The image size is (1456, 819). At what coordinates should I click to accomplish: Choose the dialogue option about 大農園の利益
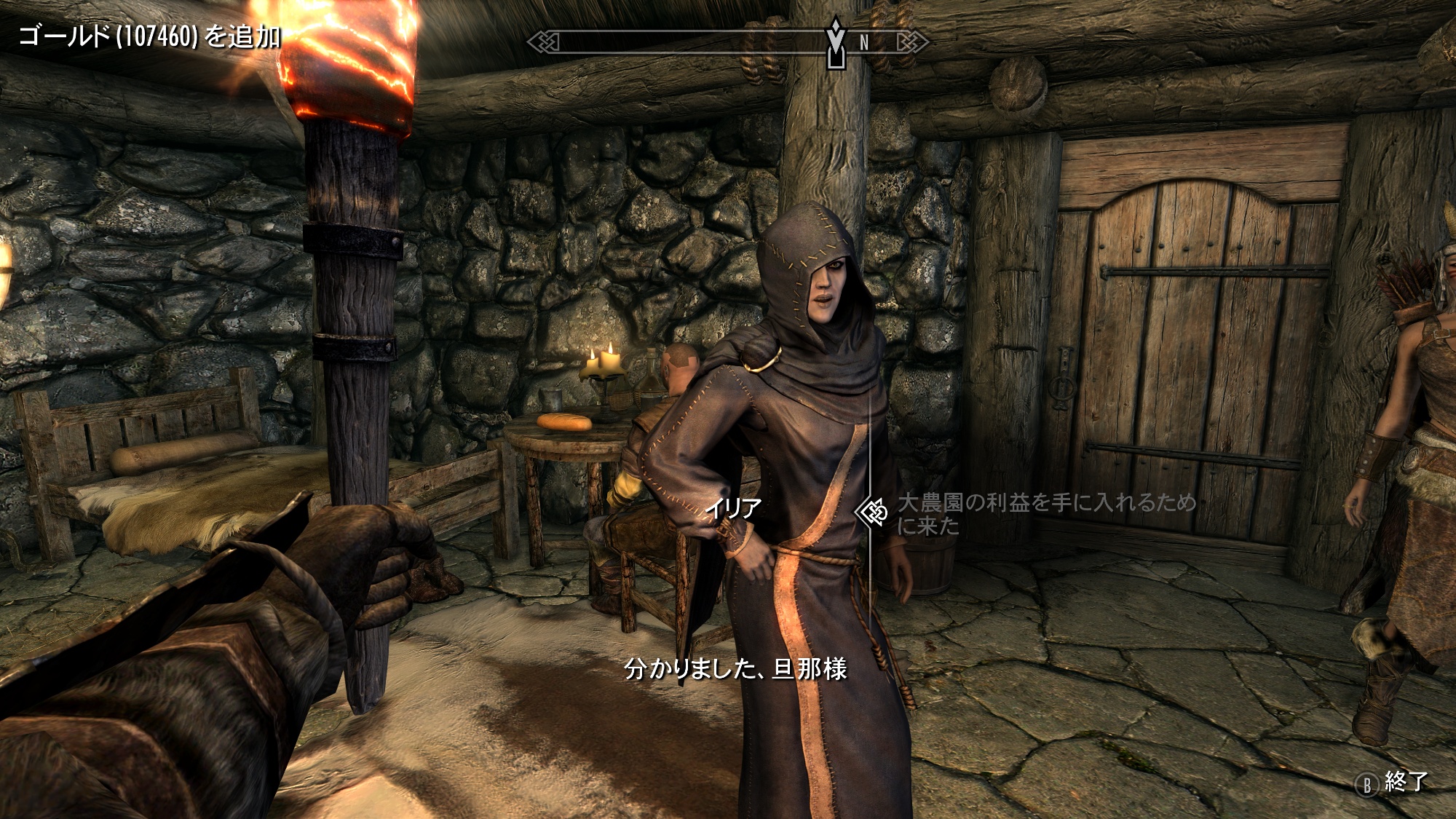pyautogui.click(x=1045, y=513)
